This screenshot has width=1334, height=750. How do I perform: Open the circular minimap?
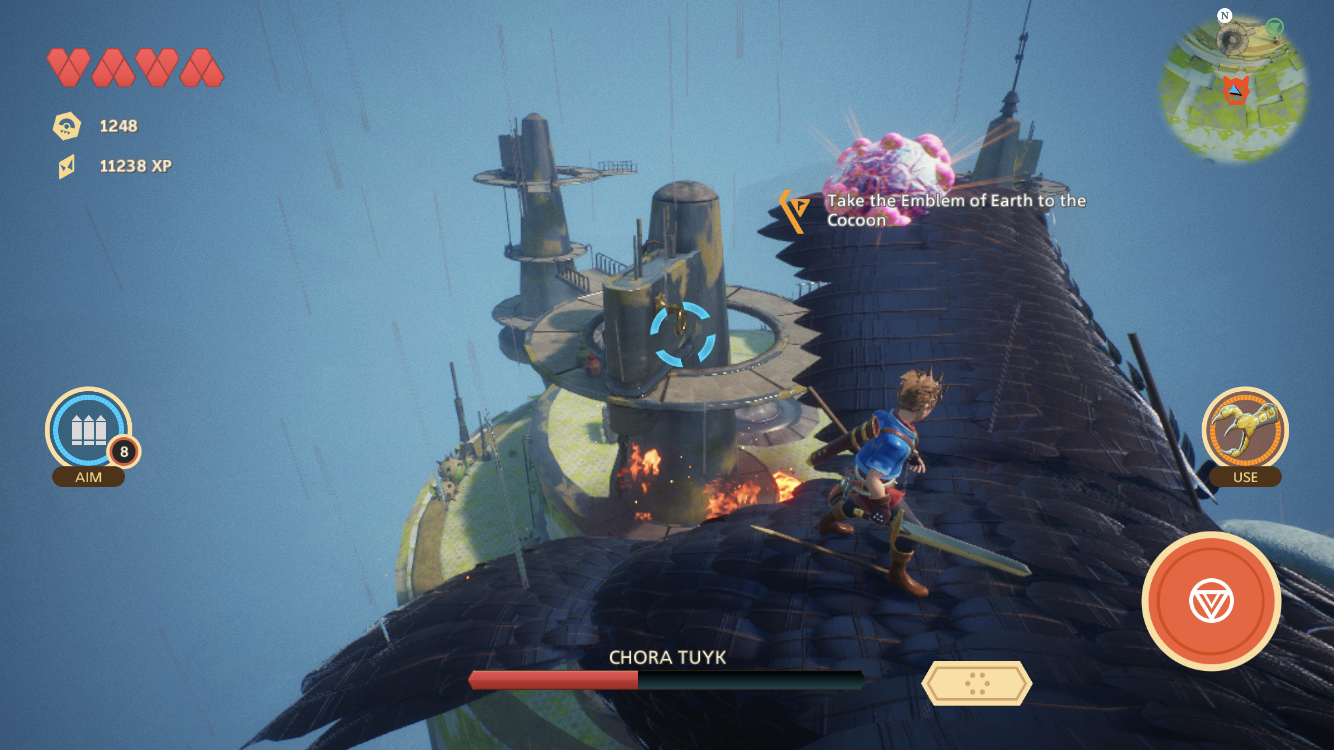(1234, 89)
